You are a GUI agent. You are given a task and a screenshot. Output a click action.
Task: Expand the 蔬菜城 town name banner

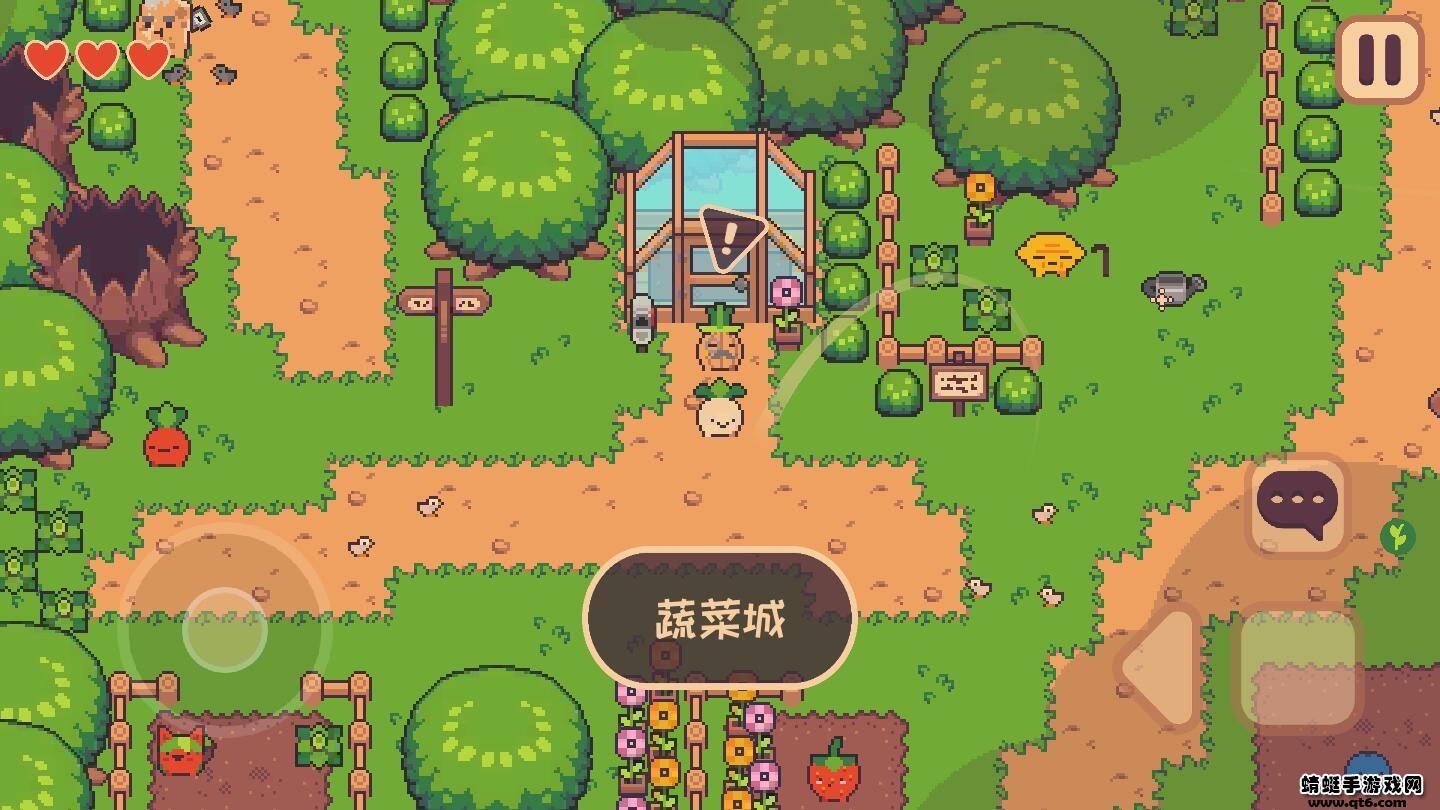click(x=722, y=618)
